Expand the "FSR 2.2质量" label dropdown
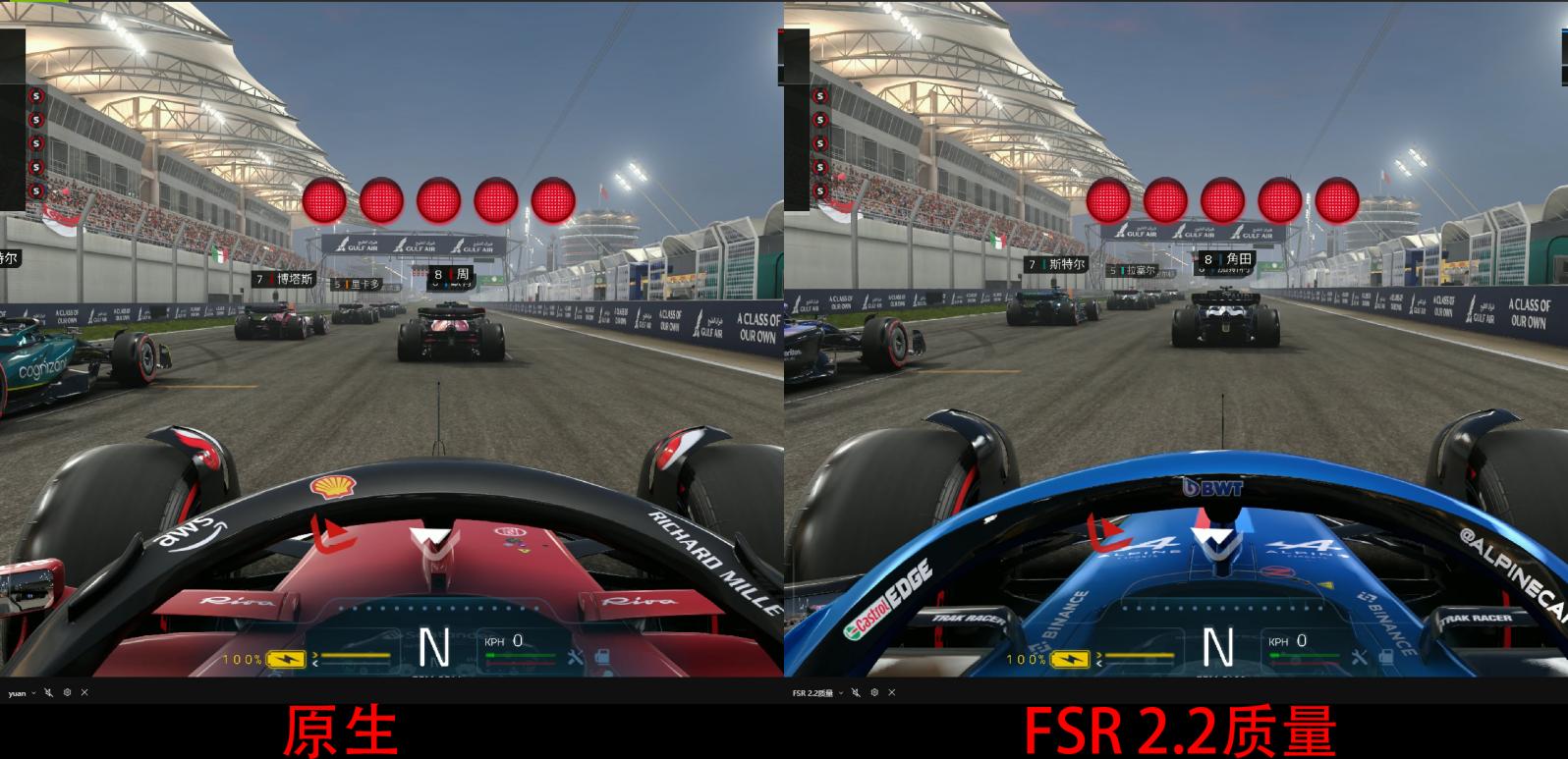The height and width of the screenshot is (759, 1568). [x=841, y=693]
